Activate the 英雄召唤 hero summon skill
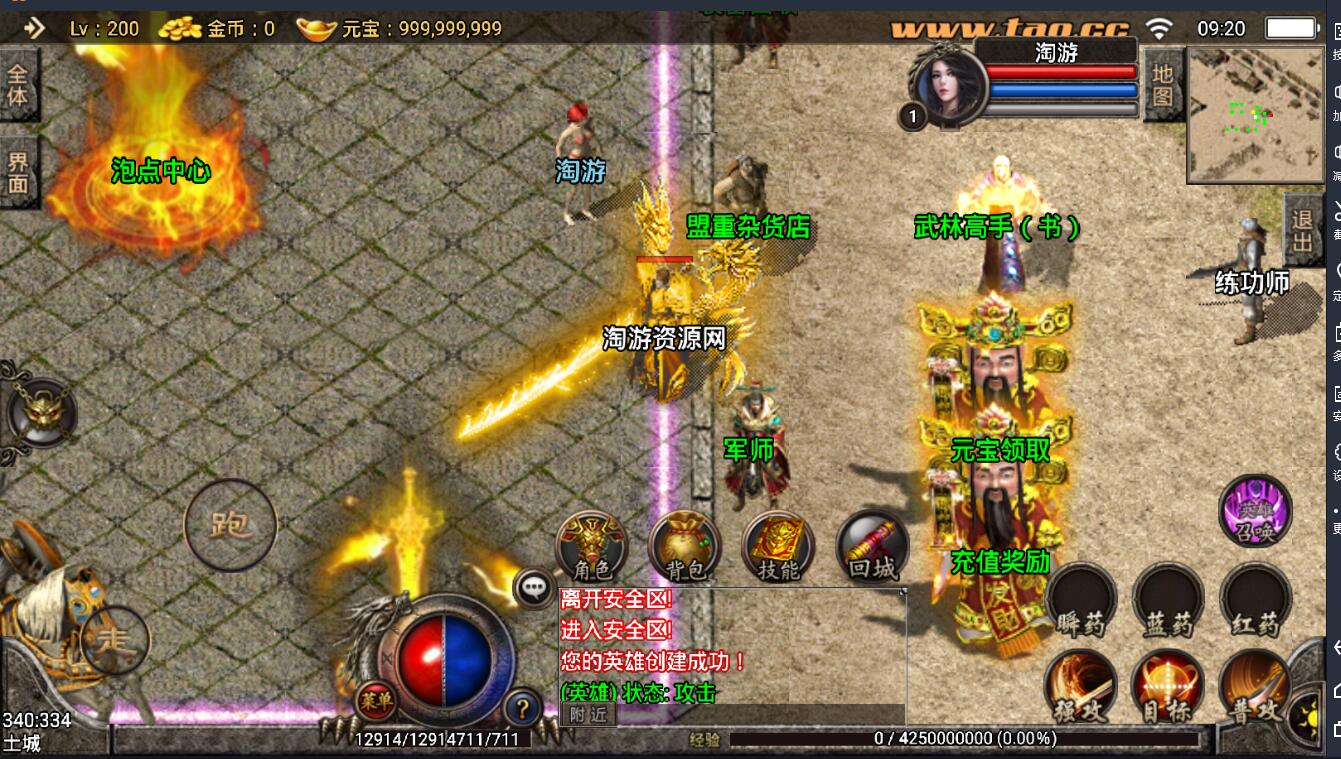This screenshot has height=759, width=1341. pyautogui.click(x=1255, y=510)
